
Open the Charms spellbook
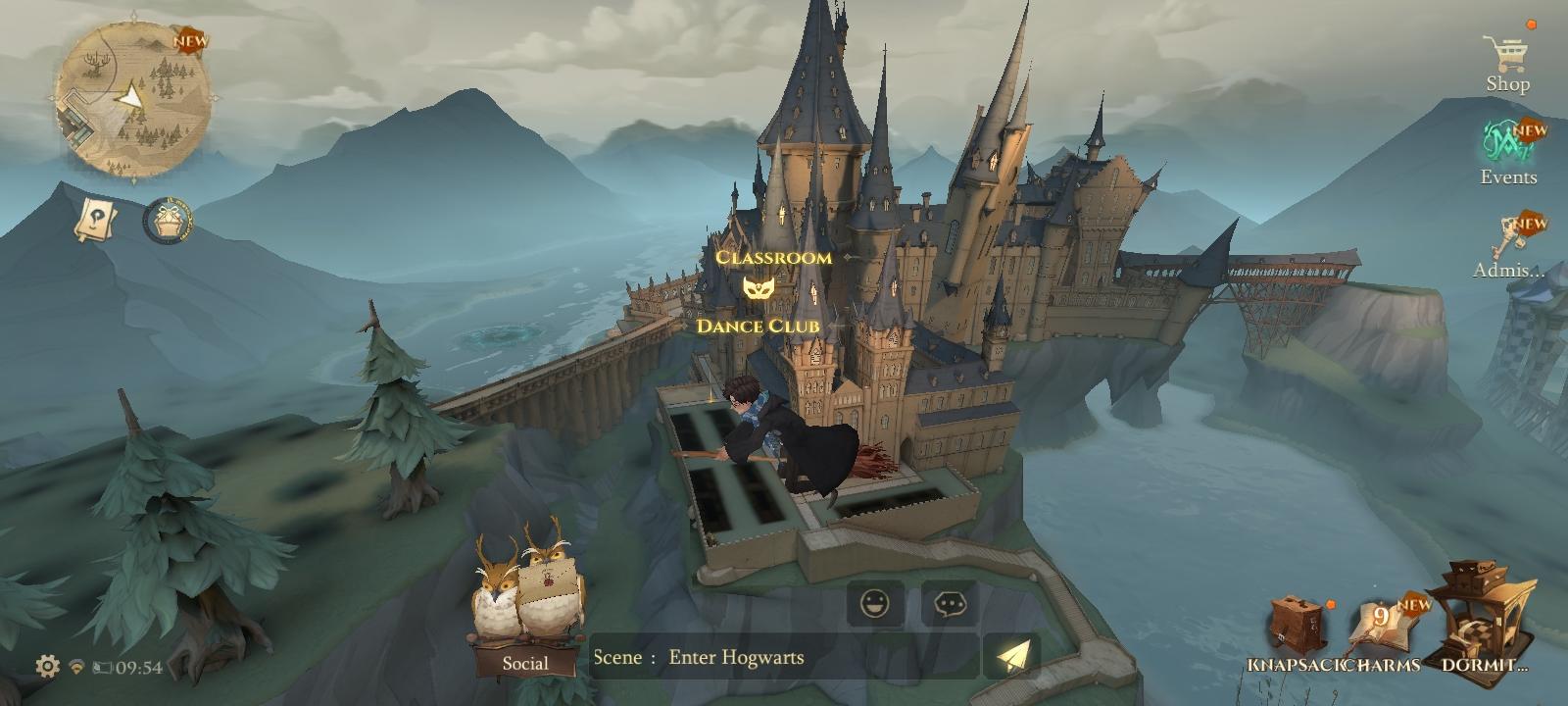[x=1382, y=632]
